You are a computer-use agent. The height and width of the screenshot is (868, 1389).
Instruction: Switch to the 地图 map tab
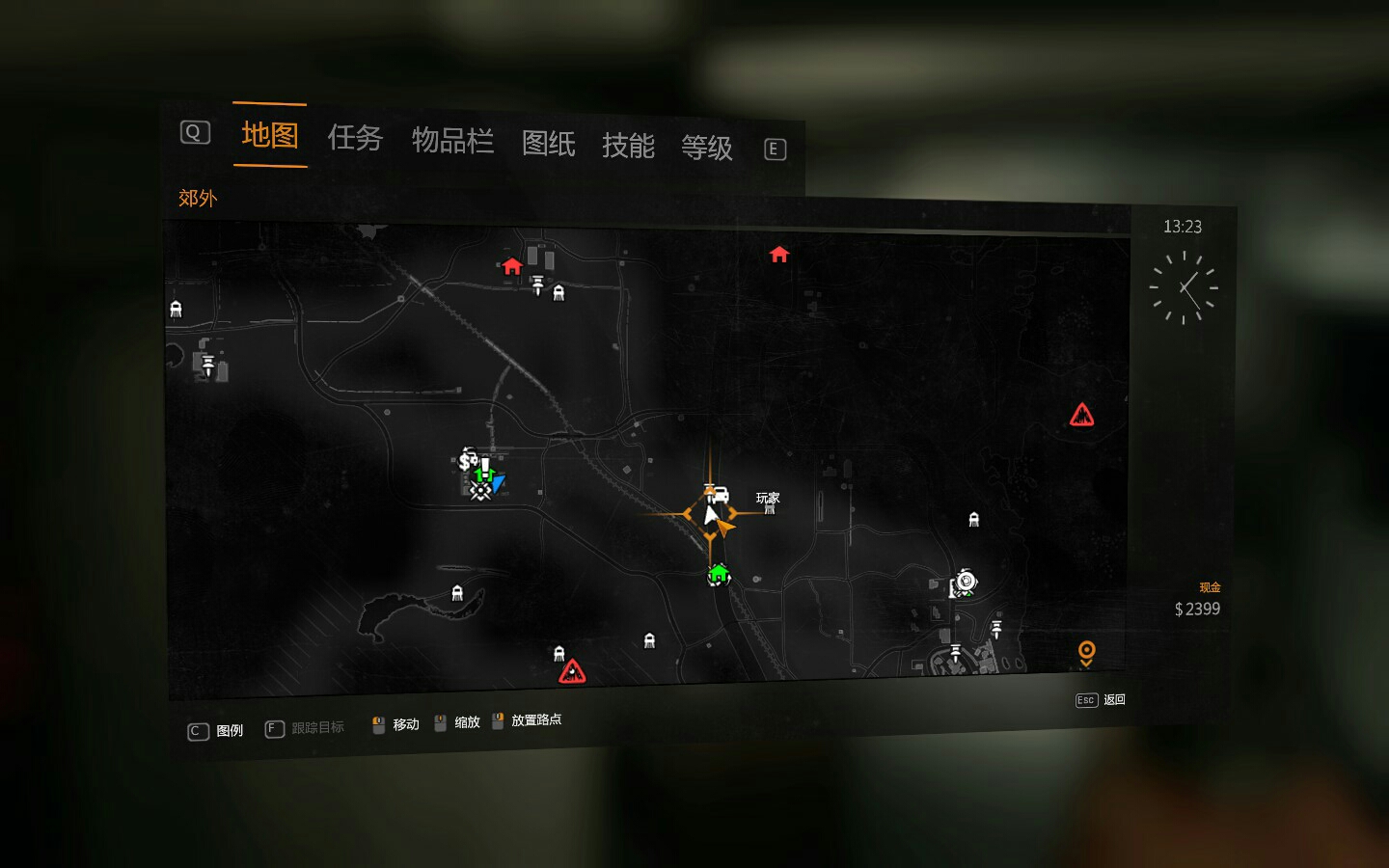[x=269, y=136]
